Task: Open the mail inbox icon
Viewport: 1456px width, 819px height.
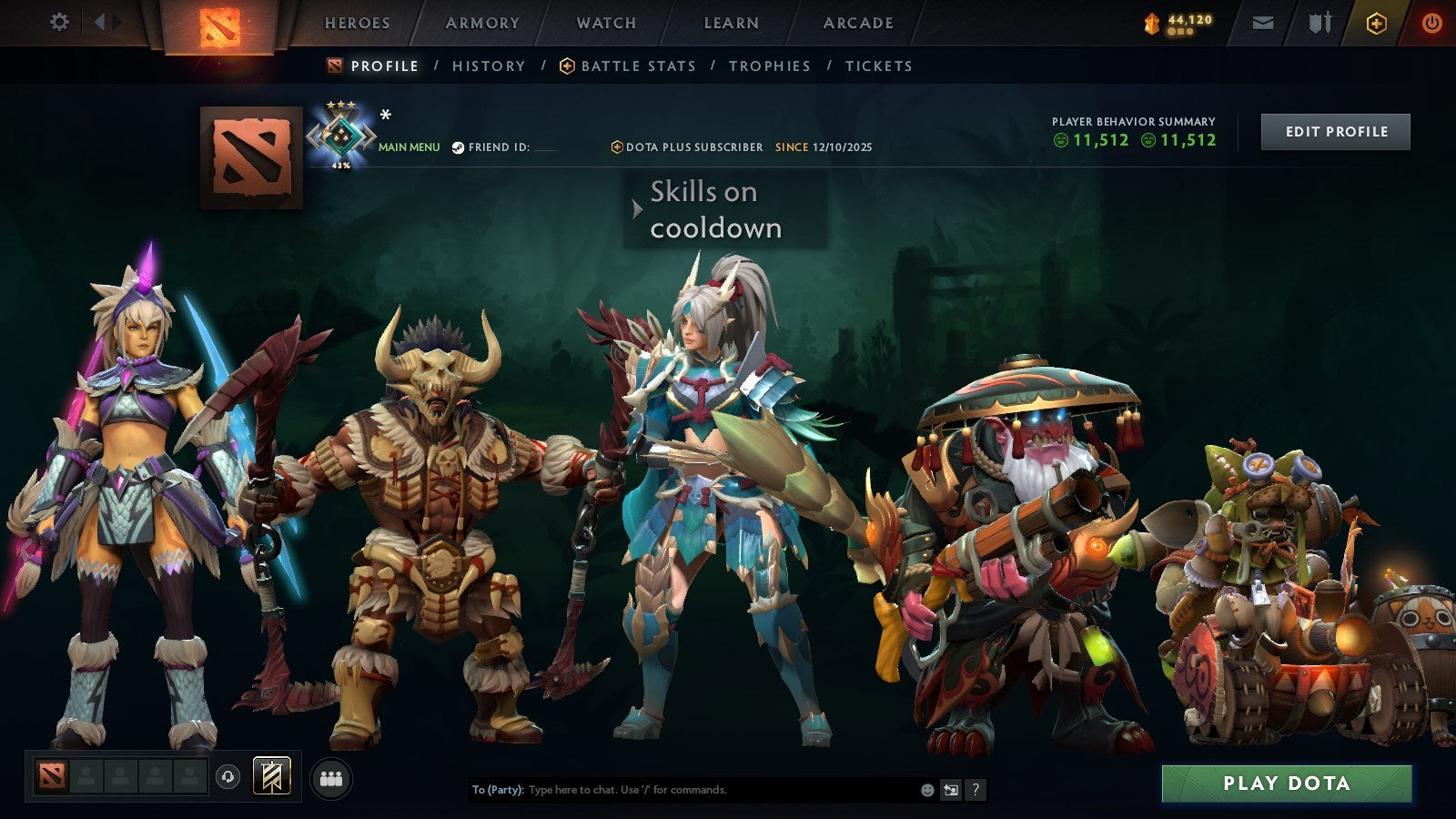Action: 1263,23
